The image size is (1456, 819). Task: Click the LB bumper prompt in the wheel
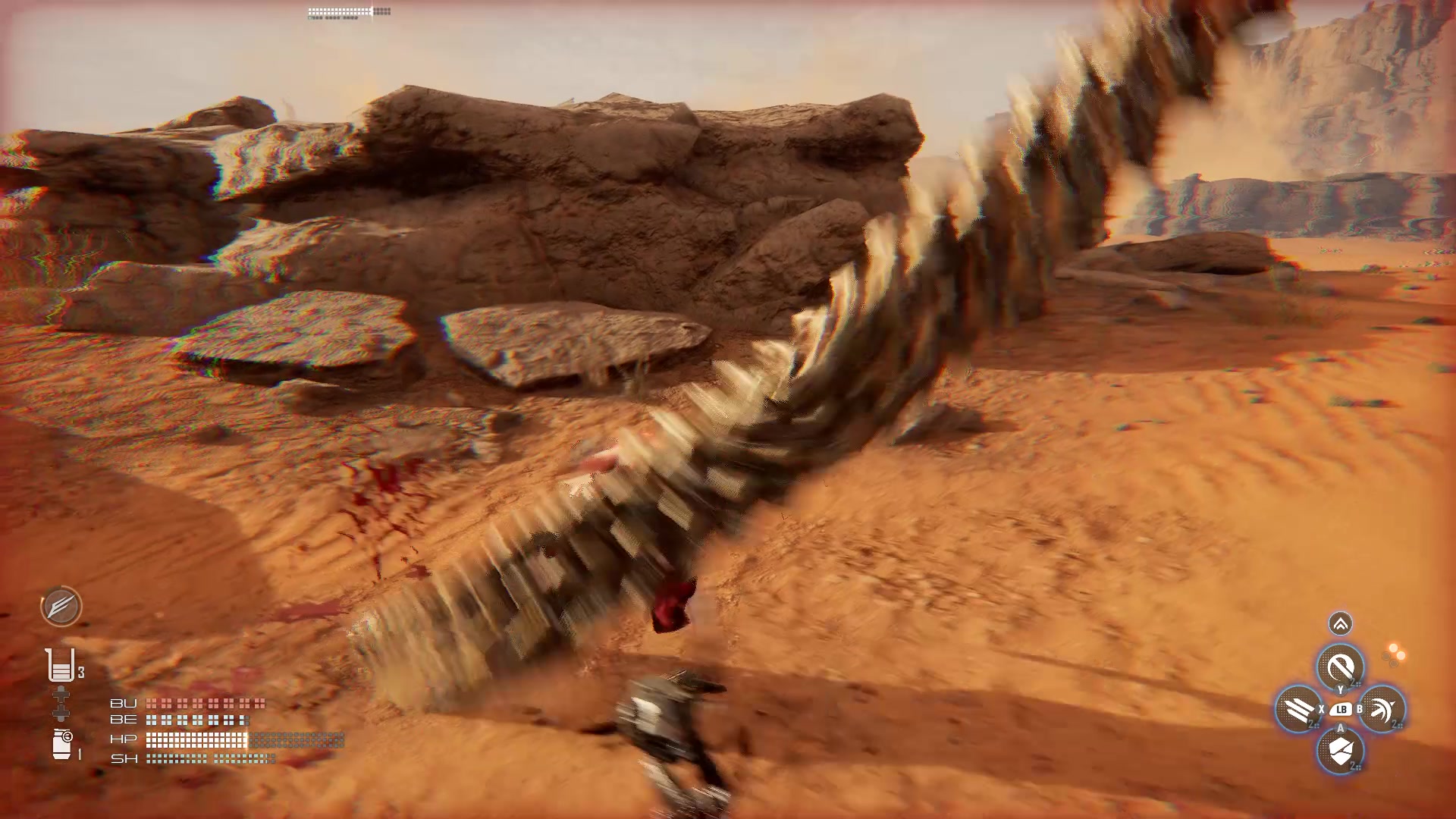(x=1341, y=710)
